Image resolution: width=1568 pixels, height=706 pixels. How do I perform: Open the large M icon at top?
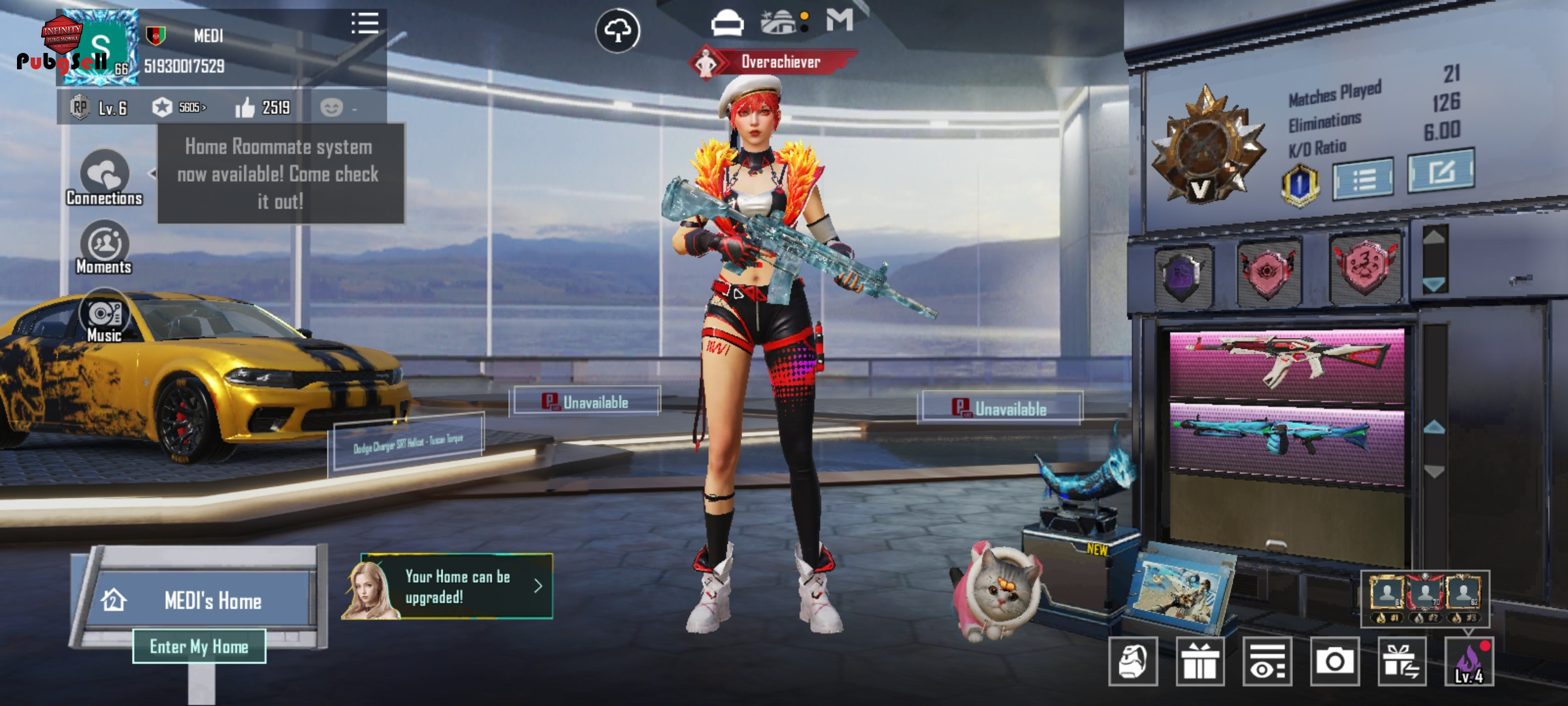click(x=840, y=20)
